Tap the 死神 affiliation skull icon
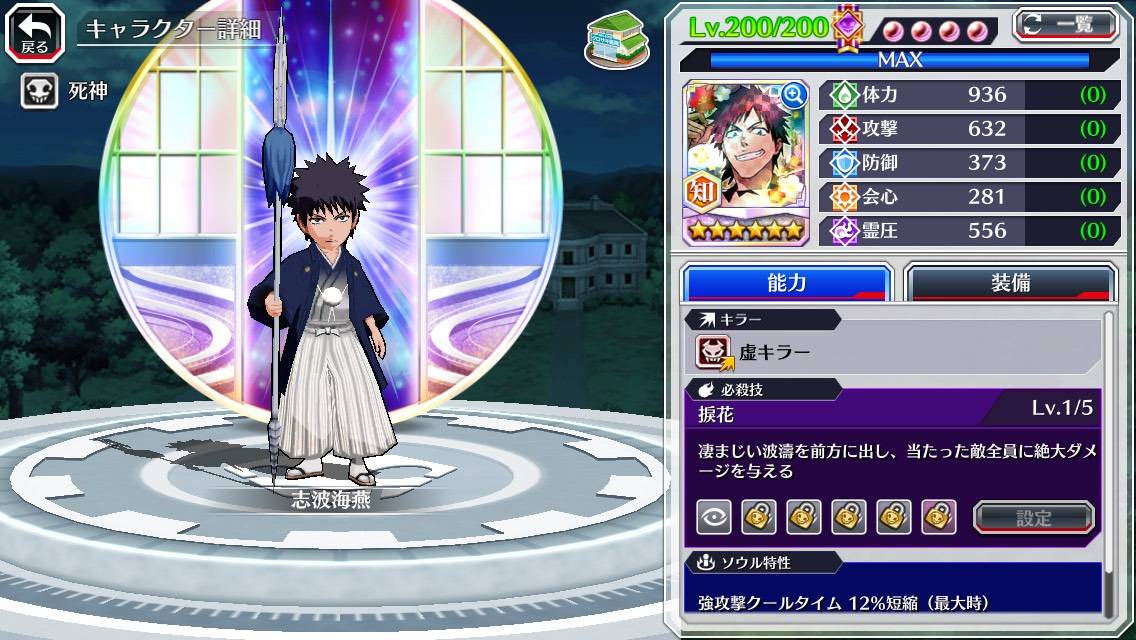The height and width of the screenshot is (640, 1136). coord(39,92)
